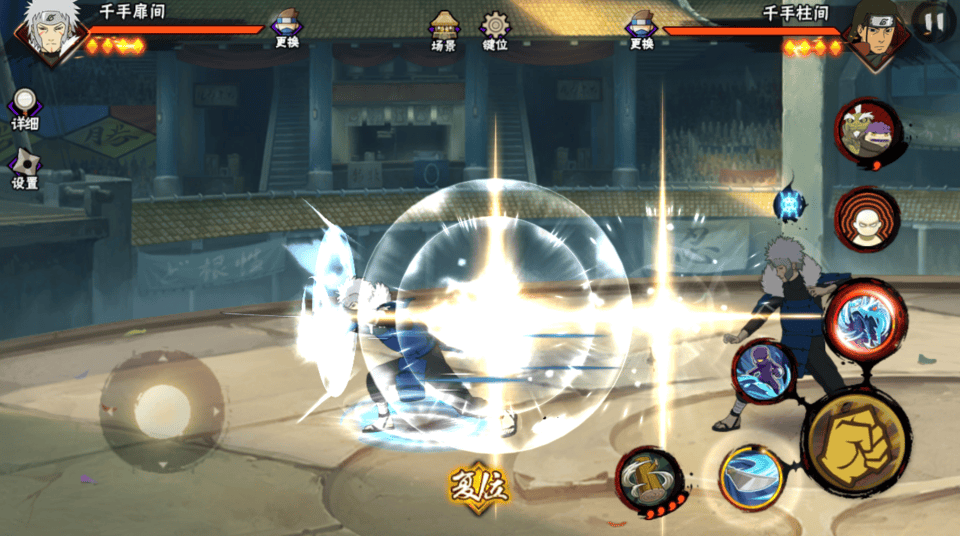This screenshot has width=960, height=536.
Task: Open the 键位 key layout settings
Action: (x=495, y=31)
